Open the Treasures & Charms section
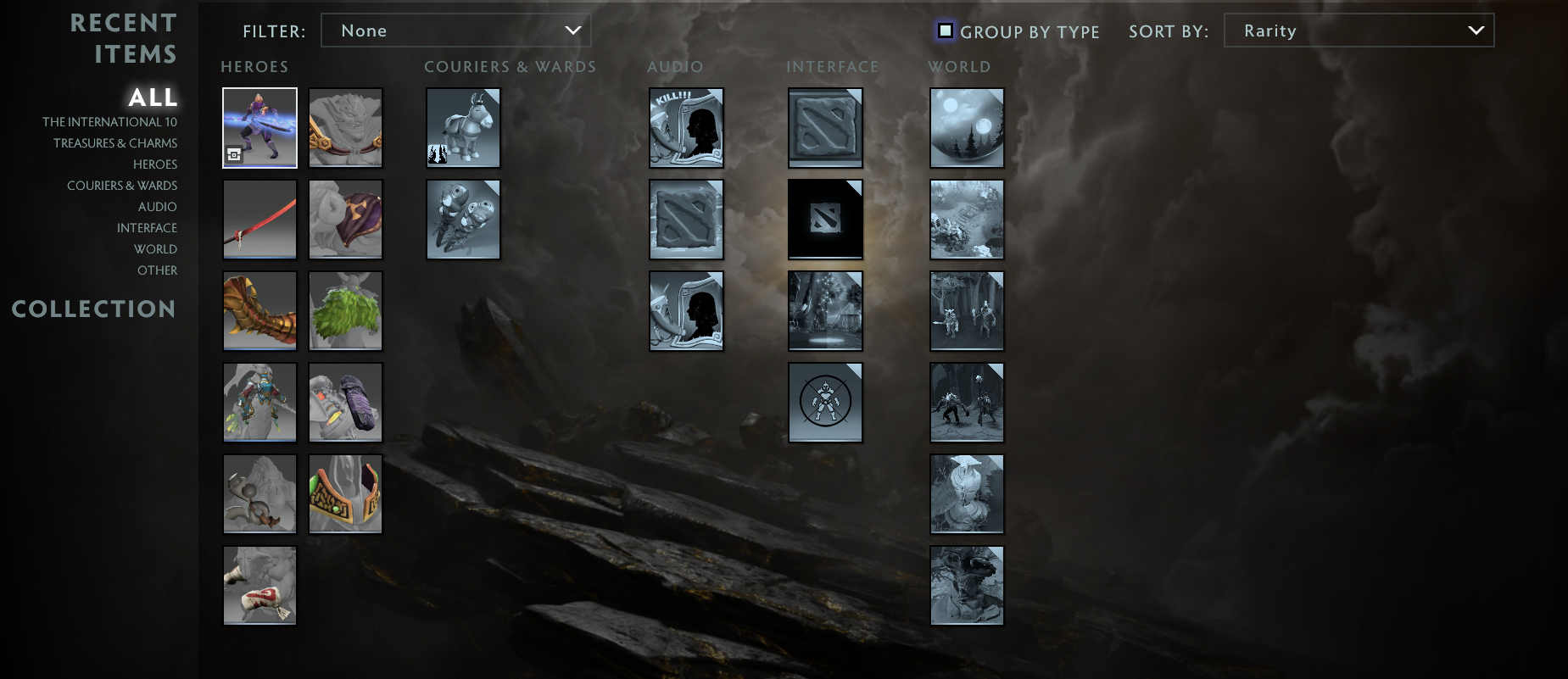 point(115,142)
